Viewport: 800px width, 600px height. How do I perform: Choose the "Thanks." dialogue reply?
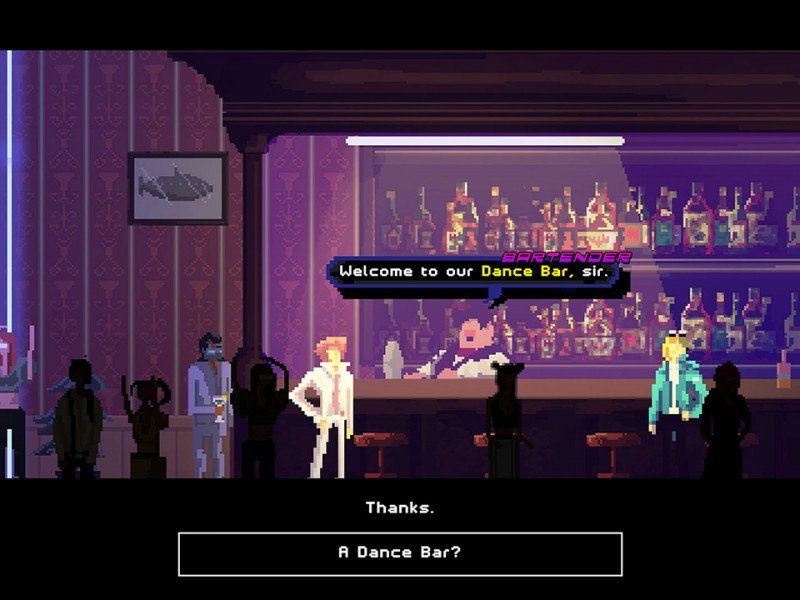point(400,508)
